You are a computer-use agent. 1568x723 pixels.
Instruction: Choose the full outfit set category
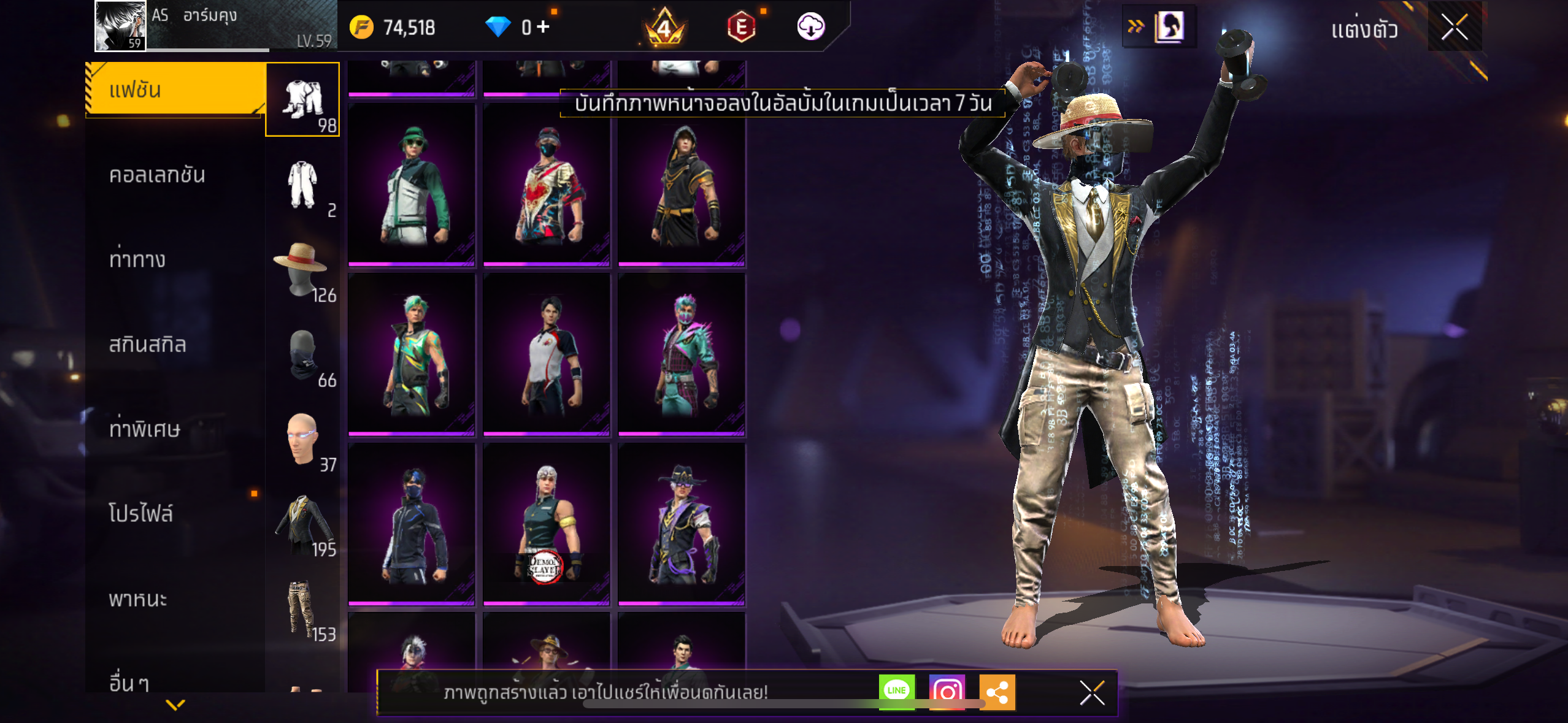tap(302, 99)
